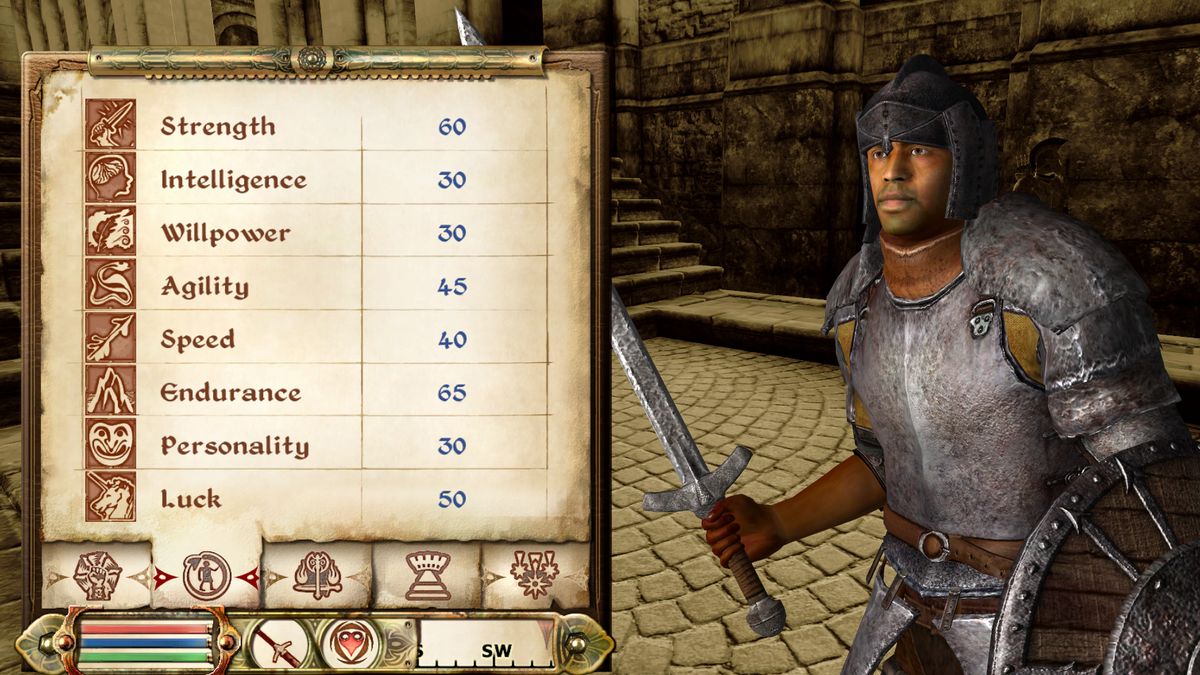Switch to the raised fist tab
This screenshot has width=1200, height=675.
[98, 576]
